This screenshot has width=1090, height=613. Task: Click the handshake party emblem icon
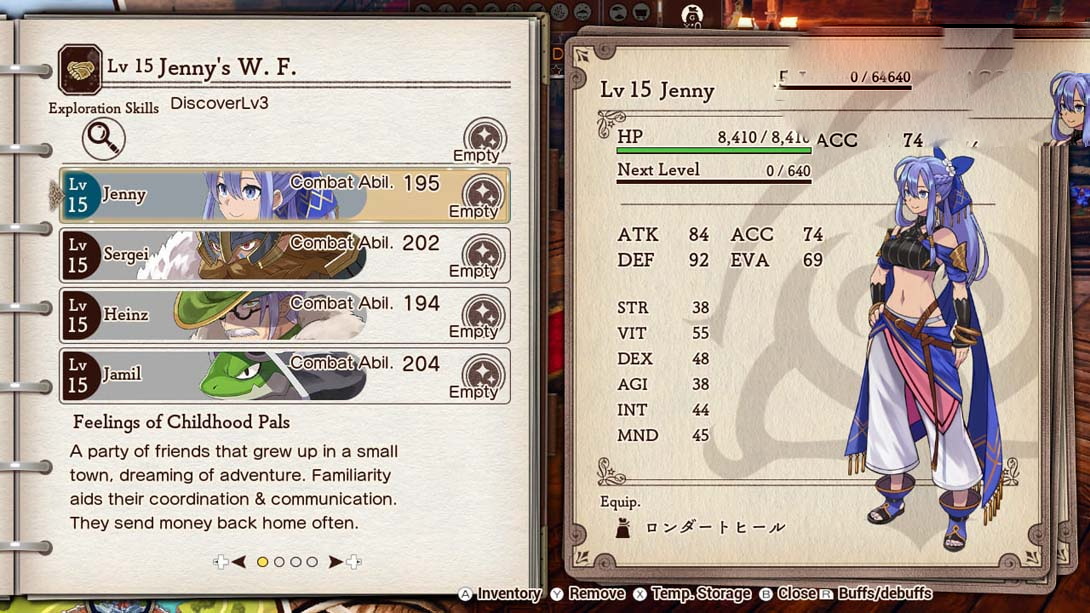(80, 69)
